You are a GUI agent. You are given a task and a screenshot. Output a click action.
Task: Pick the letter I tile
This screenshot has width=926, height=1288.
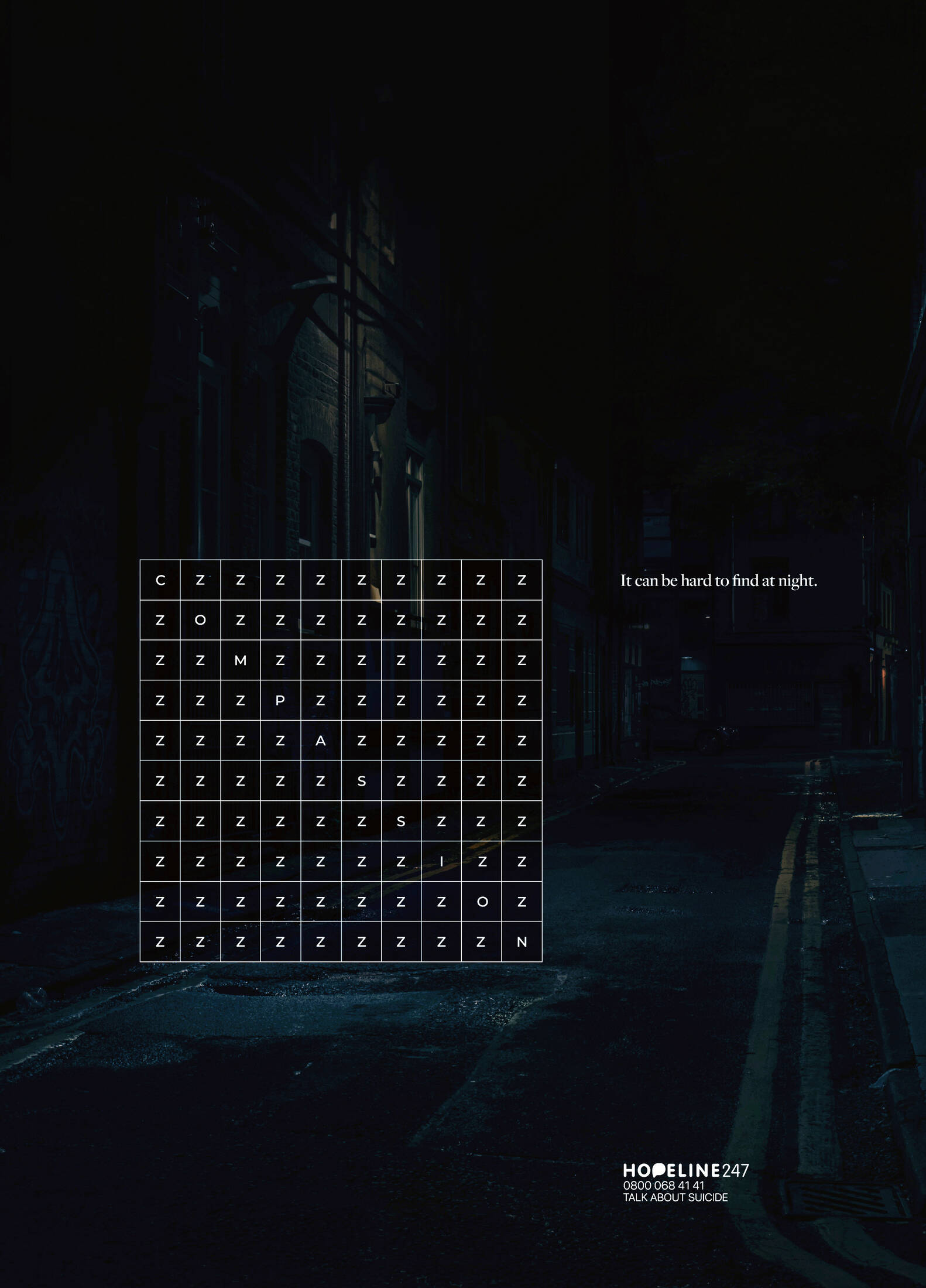[x=441, y=861]
